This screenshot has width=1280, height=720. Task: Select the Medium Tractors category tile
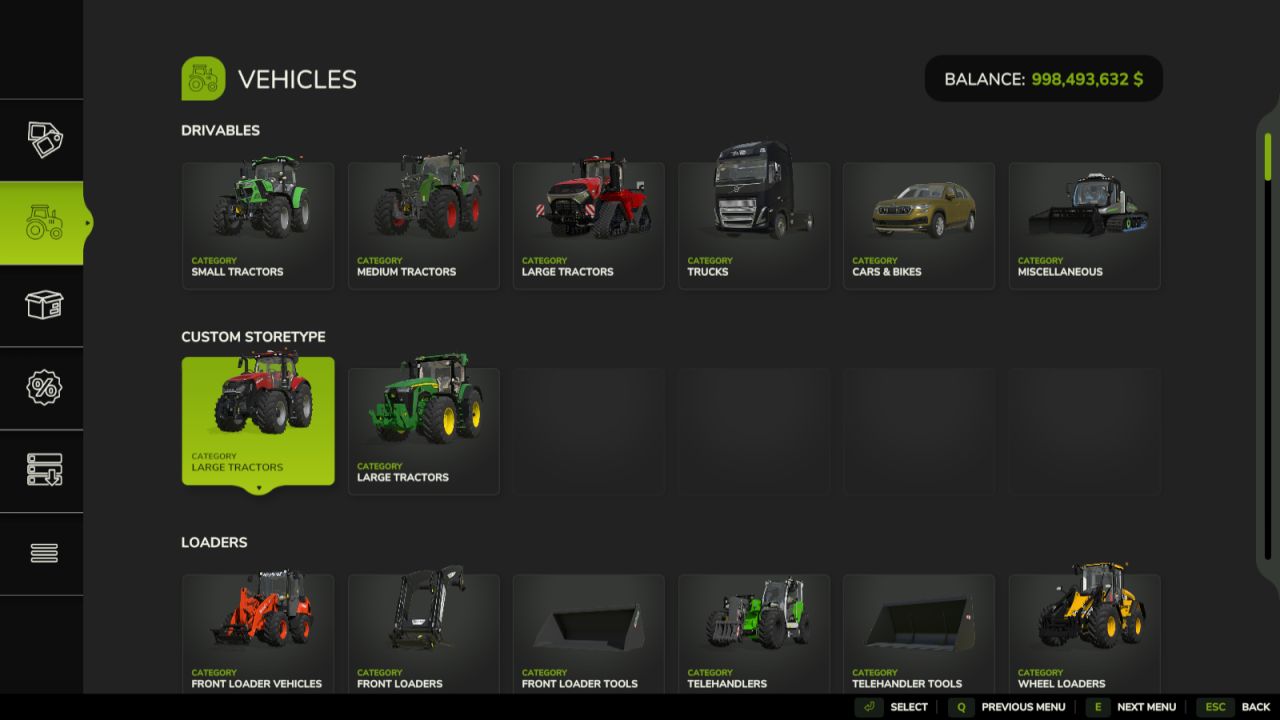coord(423,226)
